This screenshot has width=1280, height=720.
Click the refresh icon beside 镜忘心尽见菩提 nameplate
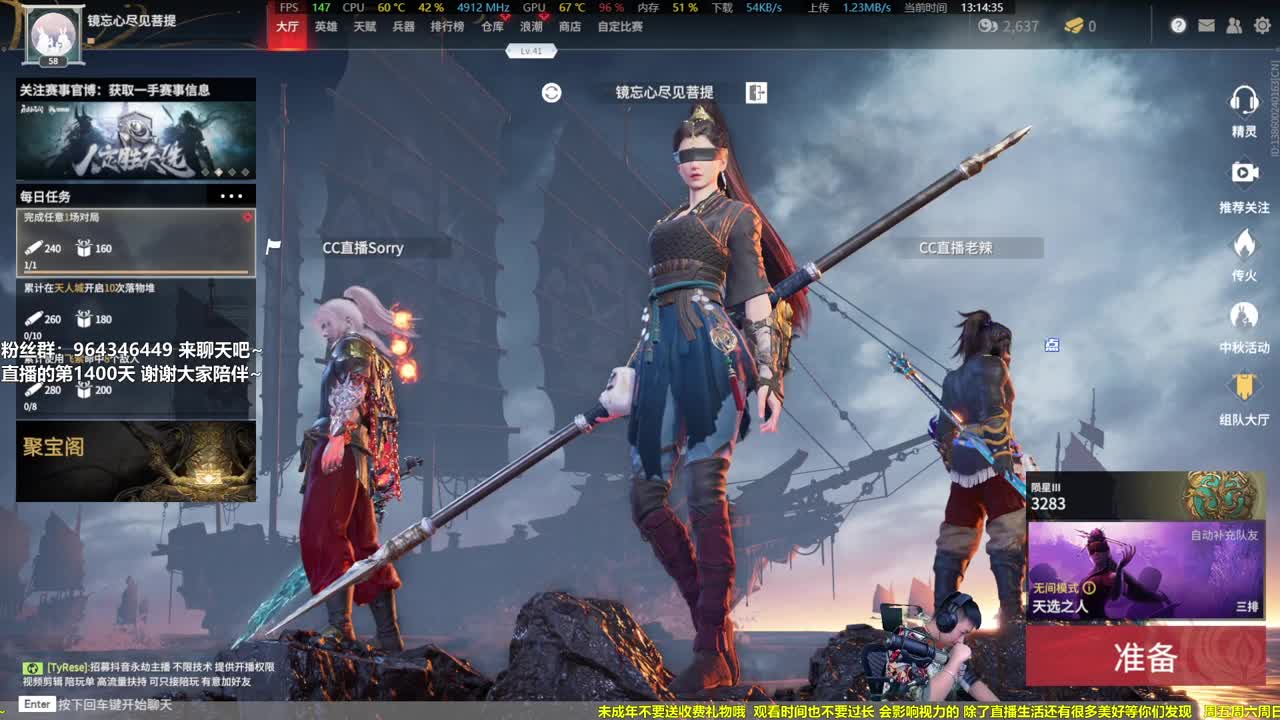point(551,93)
